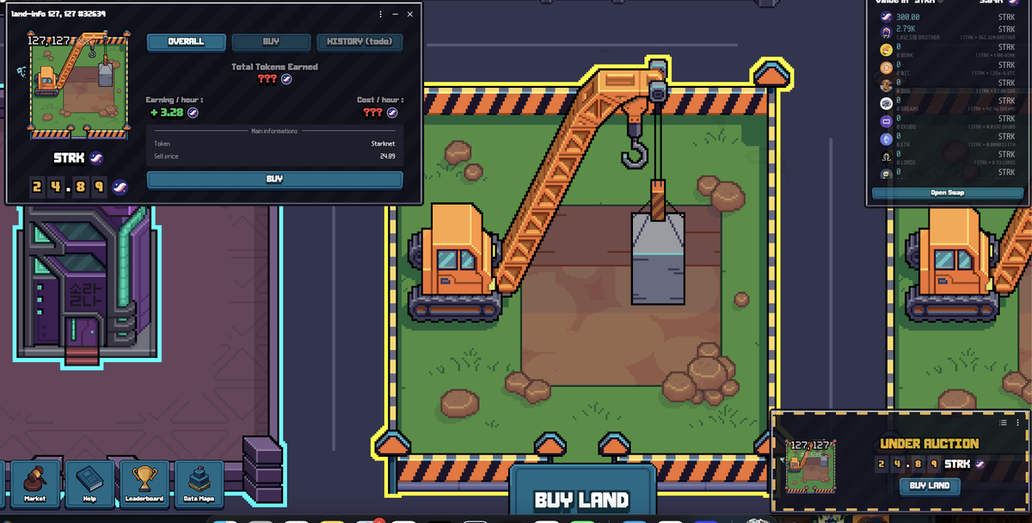Screen dimensions: 1032x523
Task: Select the land thumbnail in the auction panel
Action: (x=809, y=465)
